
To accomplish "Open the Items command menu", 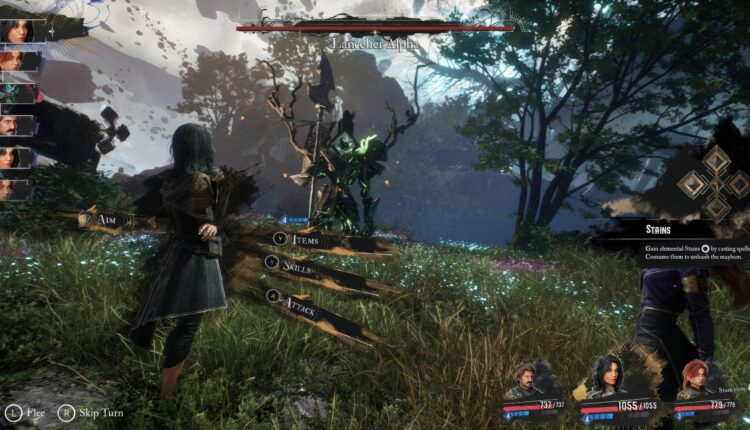I will [300, 240].
